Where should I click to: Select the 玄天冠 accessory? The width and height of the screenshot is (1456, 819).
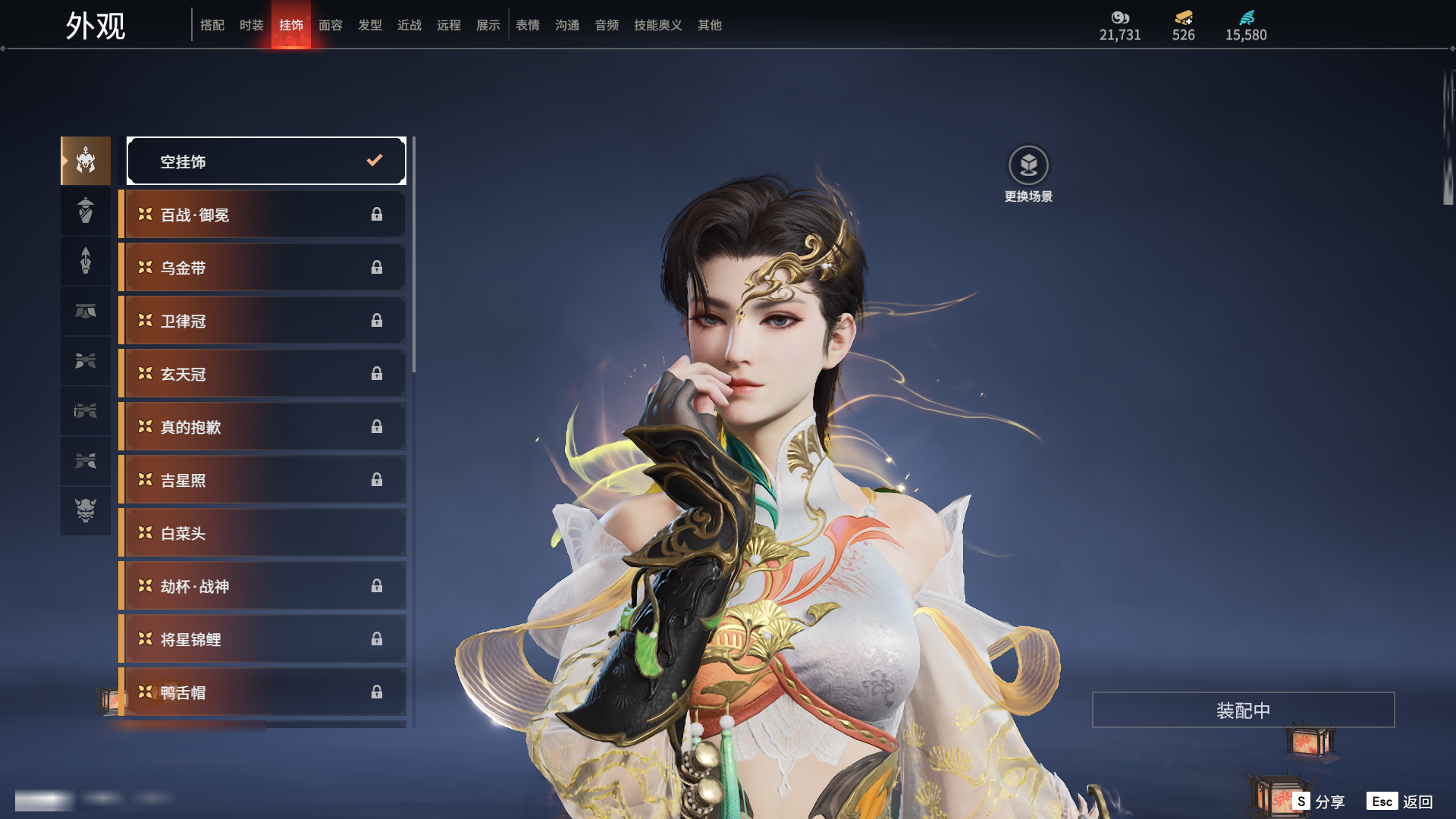pyautogui.click(x=263, y=374)
